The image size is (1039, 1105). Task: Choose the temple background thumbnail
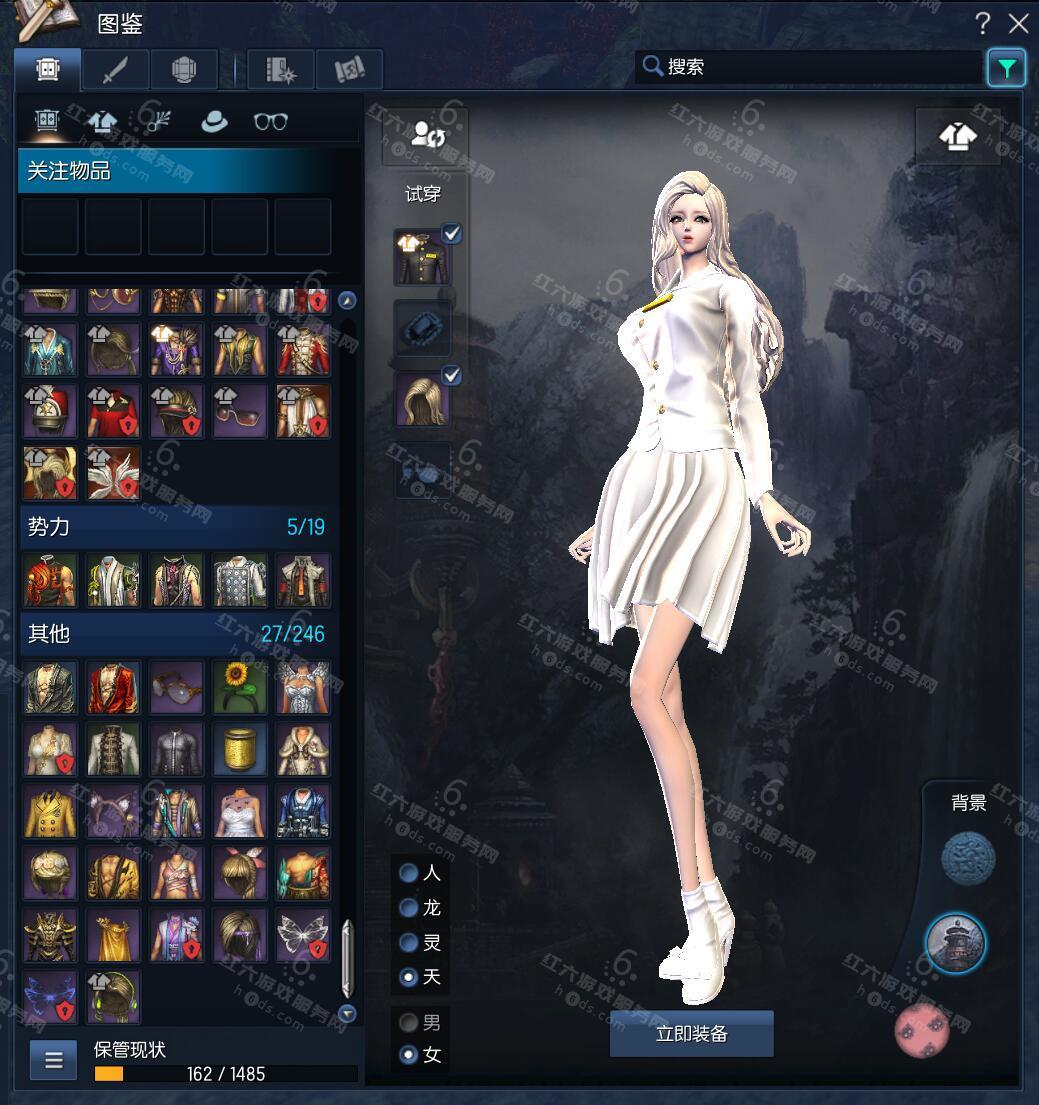pos(955,943)
